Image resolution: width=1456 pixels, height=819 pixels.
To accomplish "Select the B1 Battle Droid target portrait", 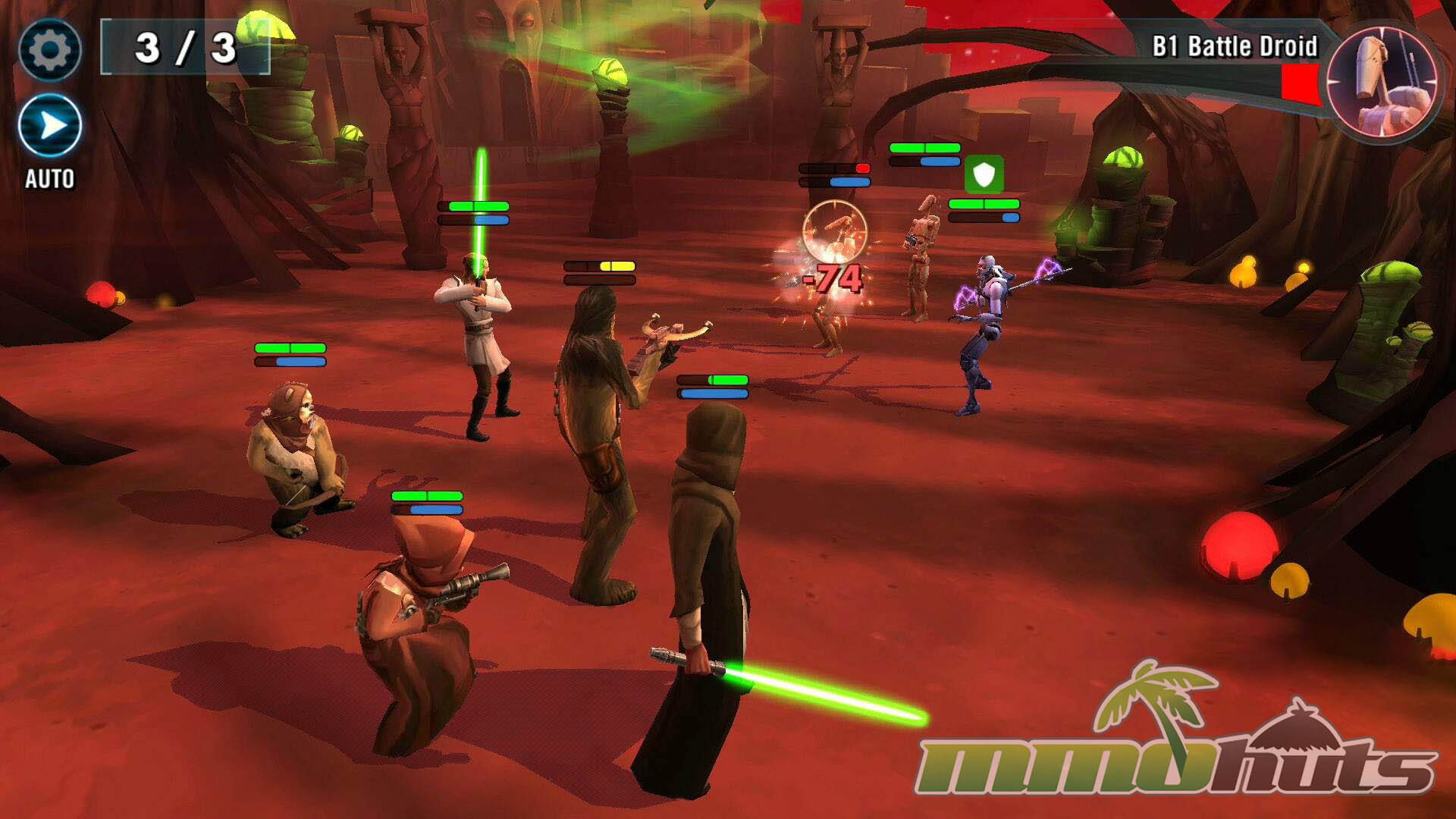I will pos(1383,81).
